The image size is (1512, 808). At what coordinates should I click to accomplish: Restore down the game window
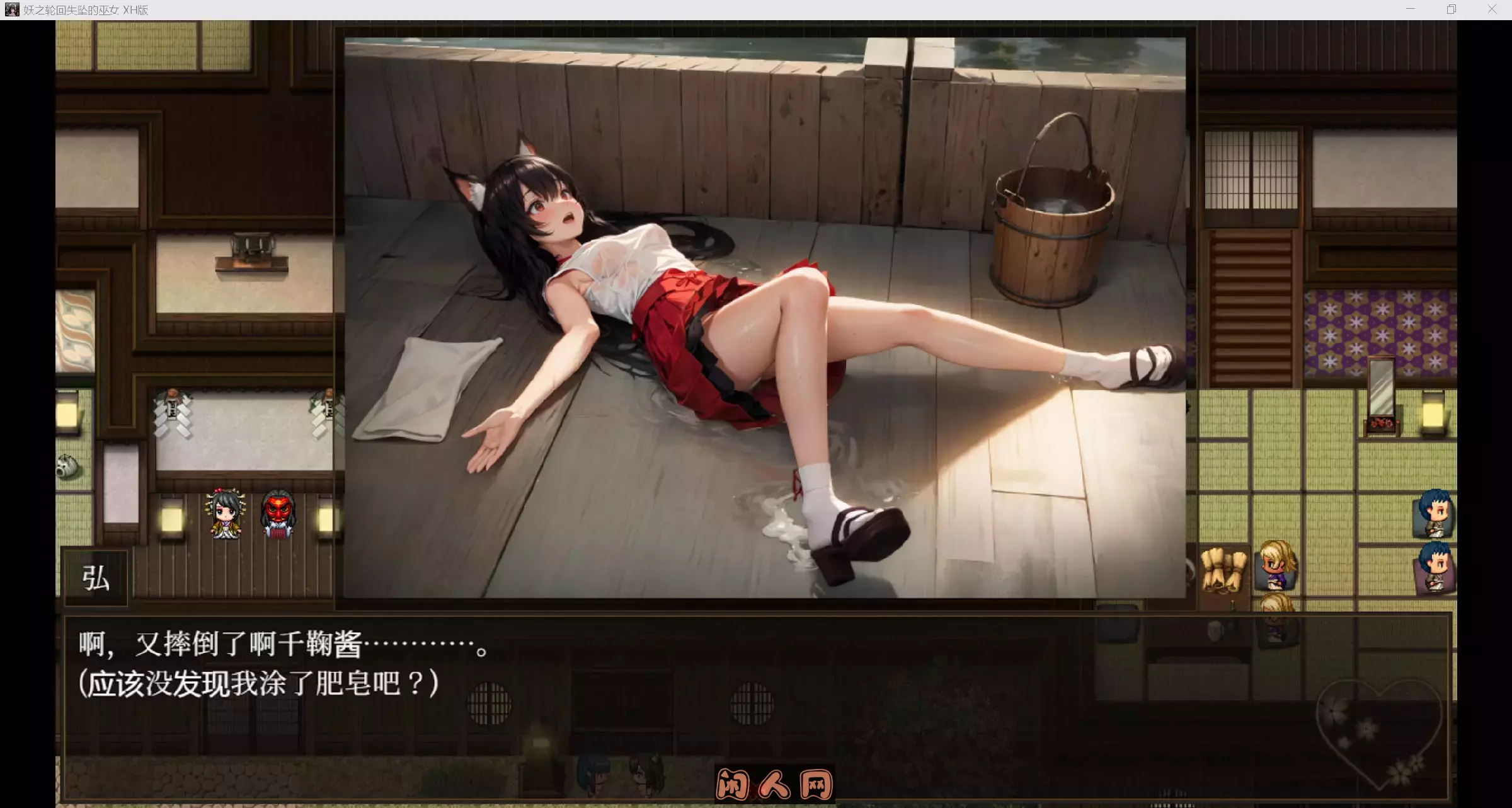tap(1452, 9)
